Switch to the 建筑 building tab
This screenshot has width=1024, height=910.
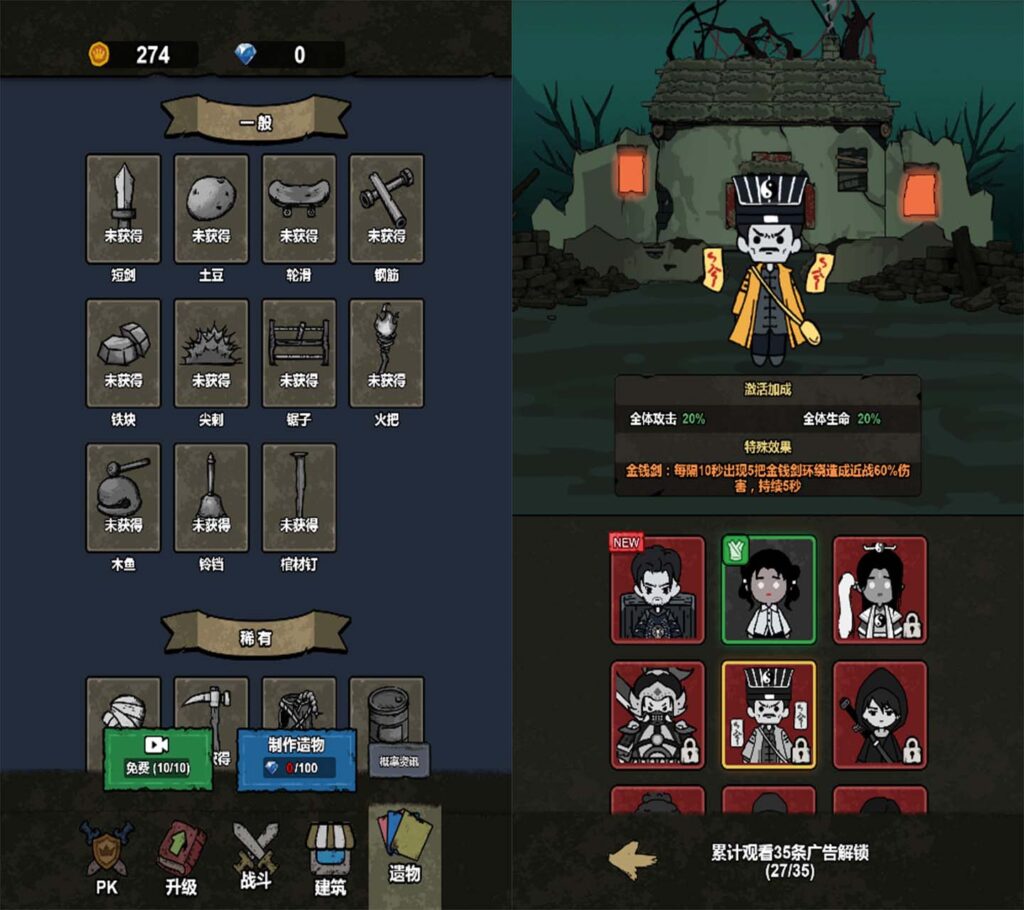330,858
